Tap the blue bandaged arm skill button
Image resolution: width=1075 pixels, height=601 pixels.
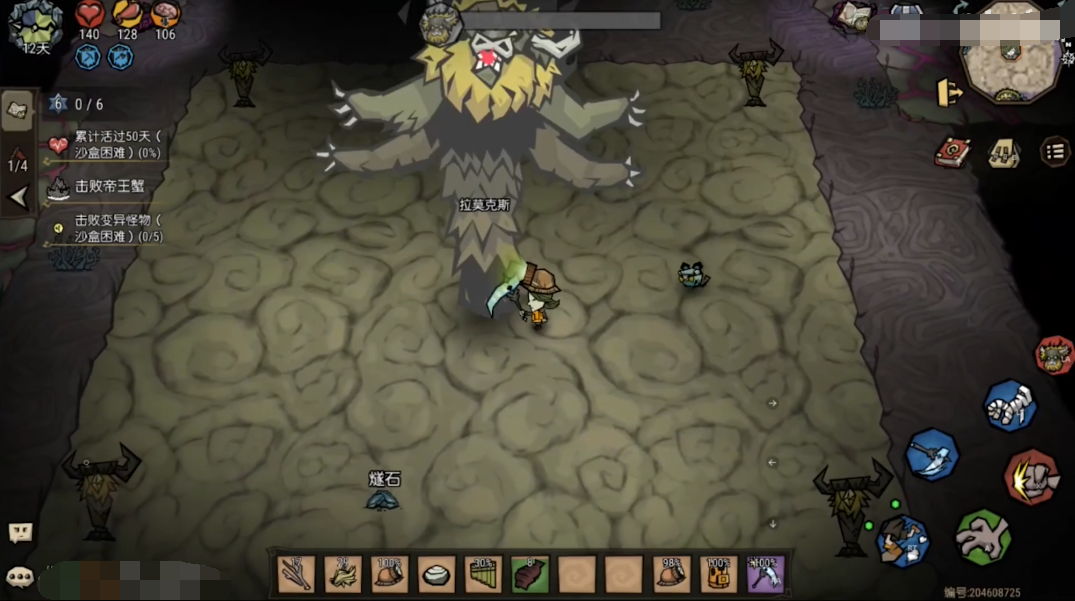tap(1009, 405)
